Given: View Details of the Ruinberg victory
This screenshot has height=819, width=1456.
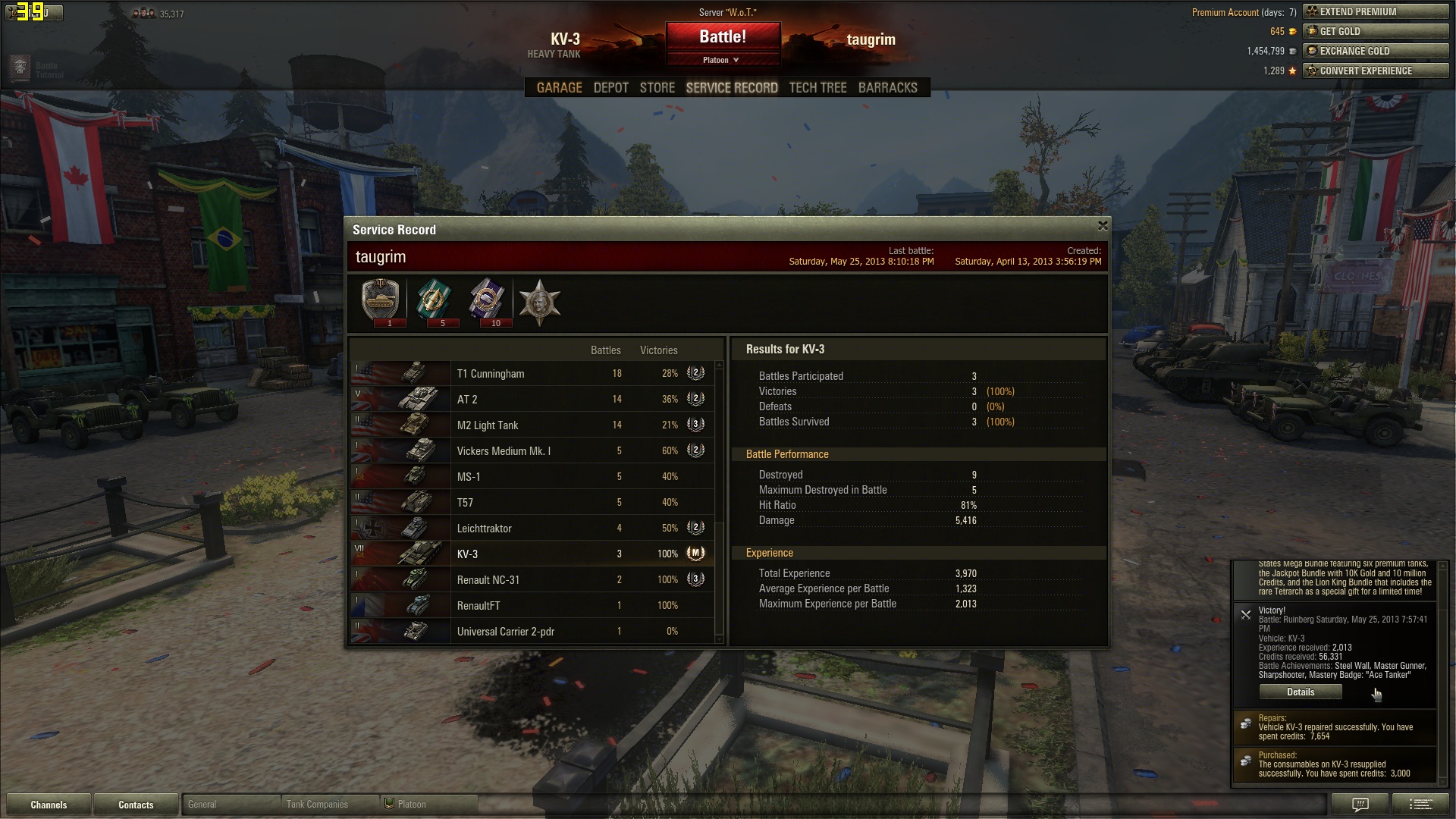Looking at the screenshot, I should [1300, 692].
